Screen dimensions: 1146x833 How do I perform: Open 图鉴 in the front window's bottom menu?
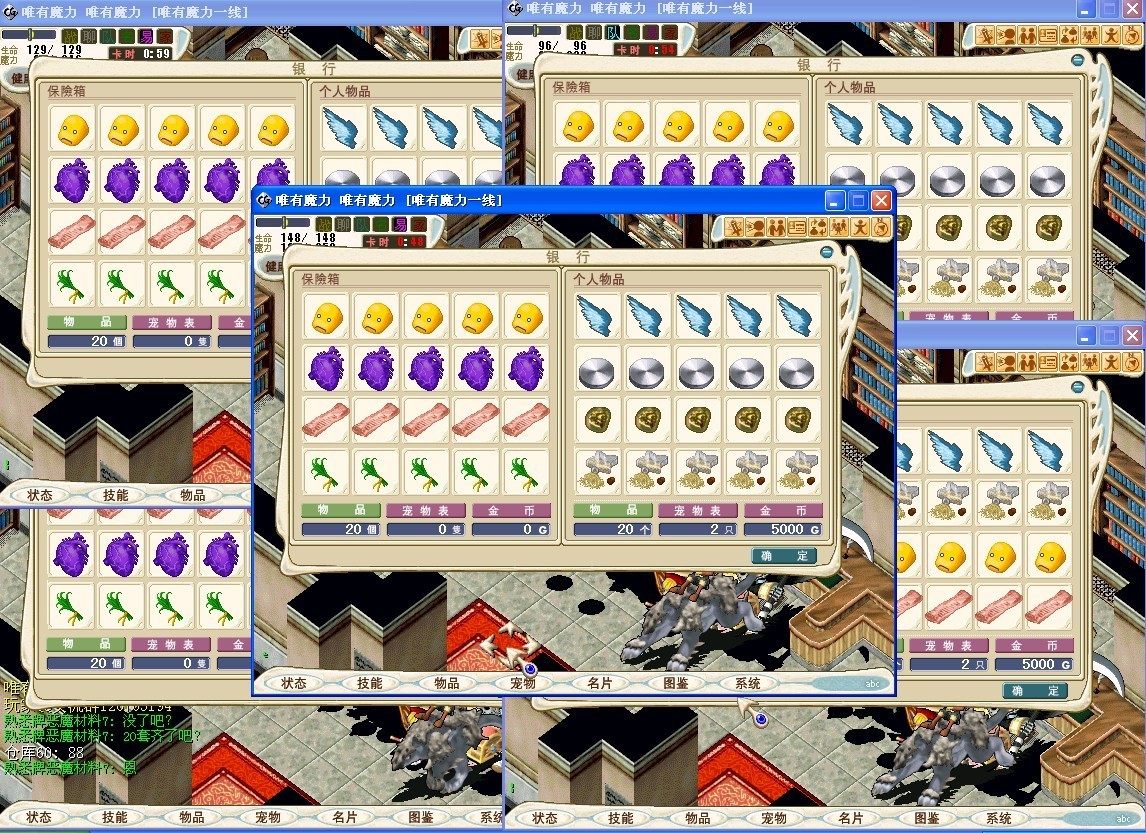676,683
